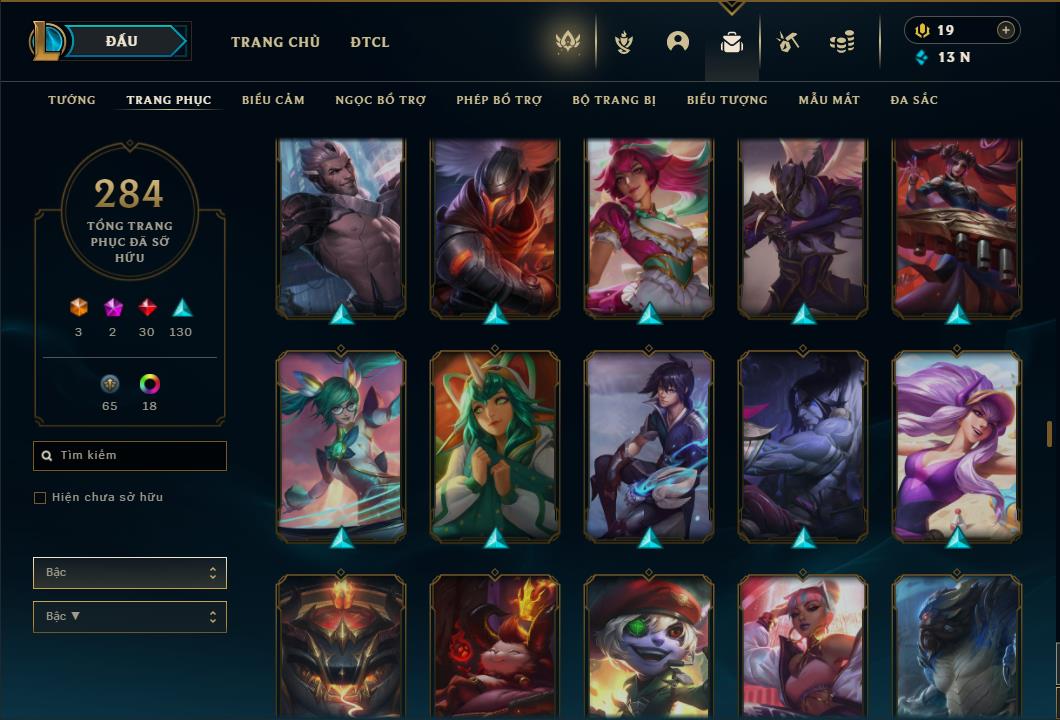Select the Teemo red beret skin card
This screenshot has height=720, width=1060.
tap(649, 645)
